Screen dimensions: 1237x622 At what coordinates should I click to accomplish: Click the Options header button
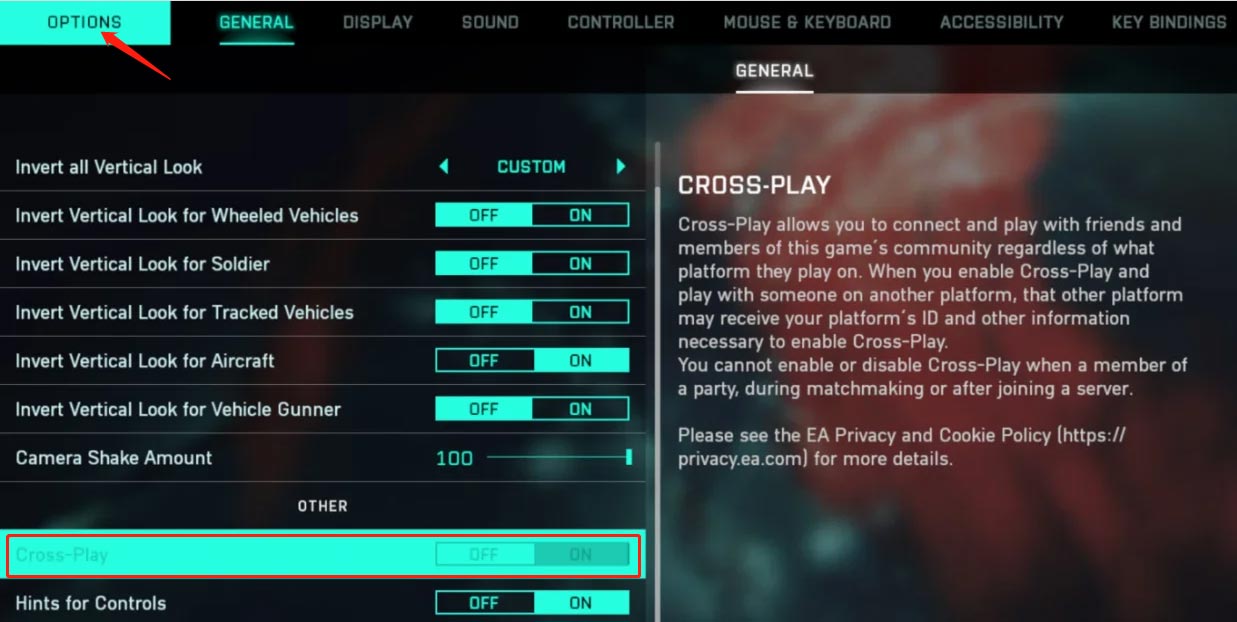pos(84,22)
